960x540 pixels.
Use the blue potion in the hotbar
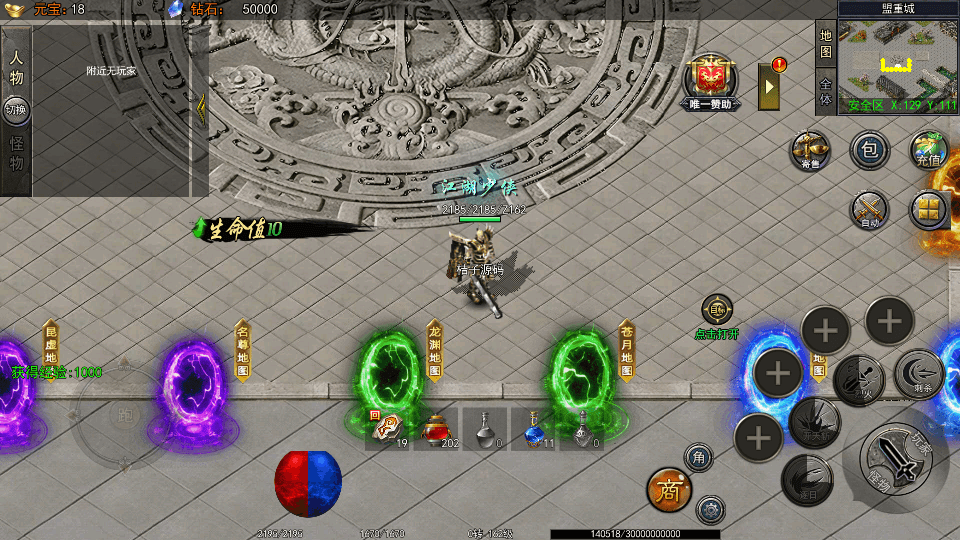tap(534, 429)
